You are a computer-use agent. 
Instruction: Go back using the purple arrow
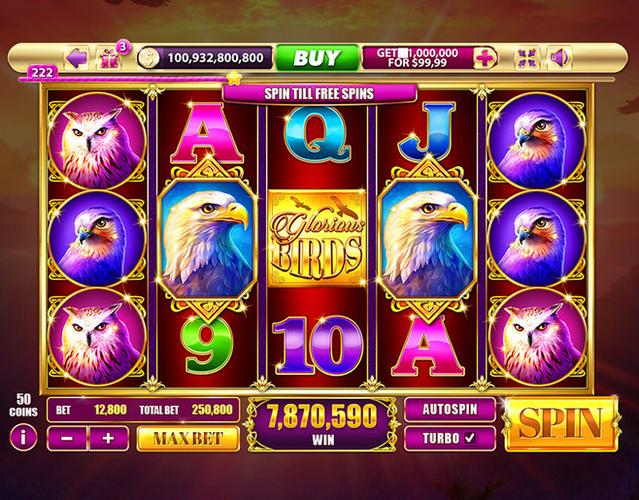pyautogui.click(x=75, y=58)
